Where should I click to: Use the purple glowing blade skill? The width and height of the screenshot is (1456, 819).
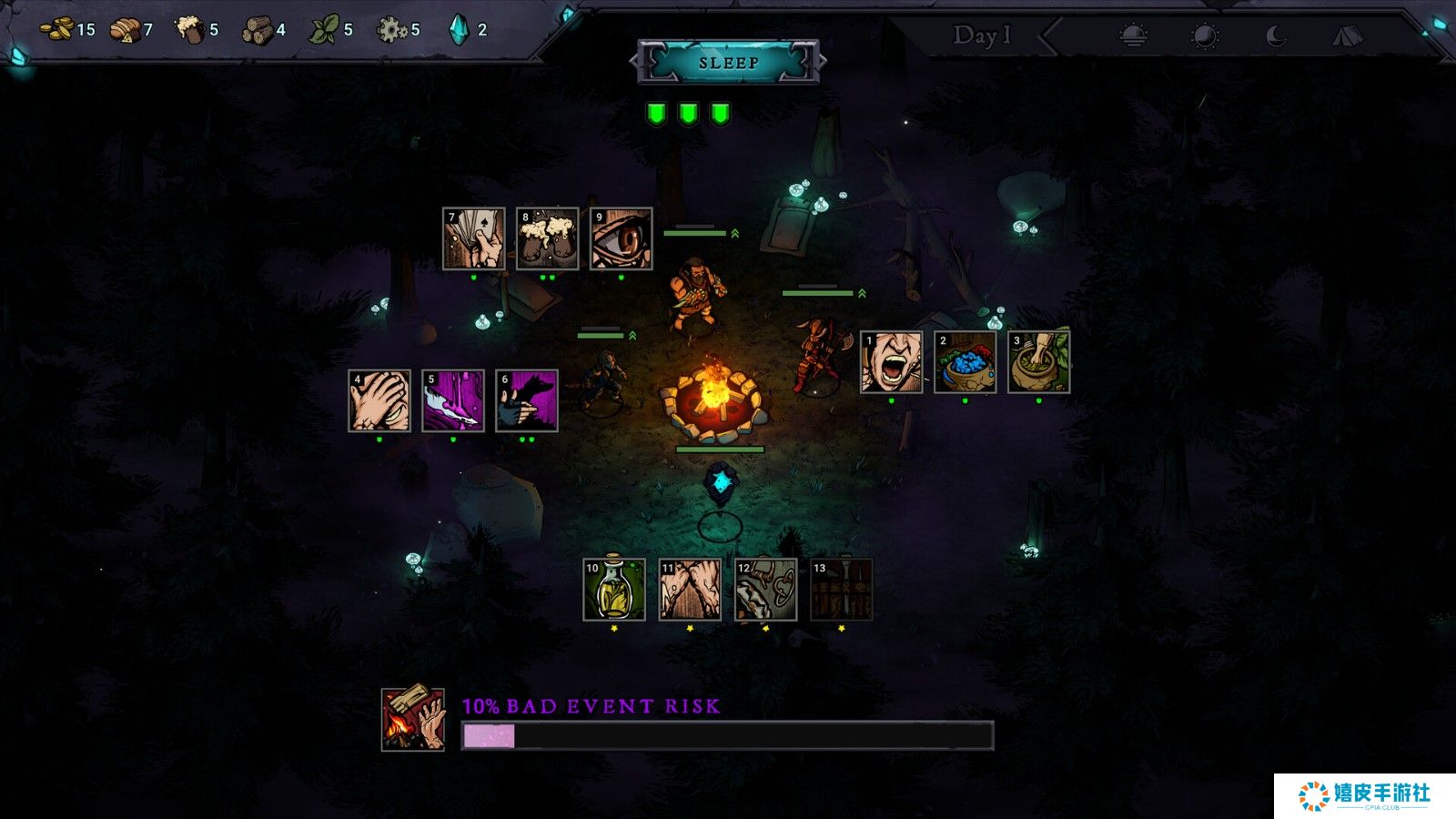(x=453, y=400)
